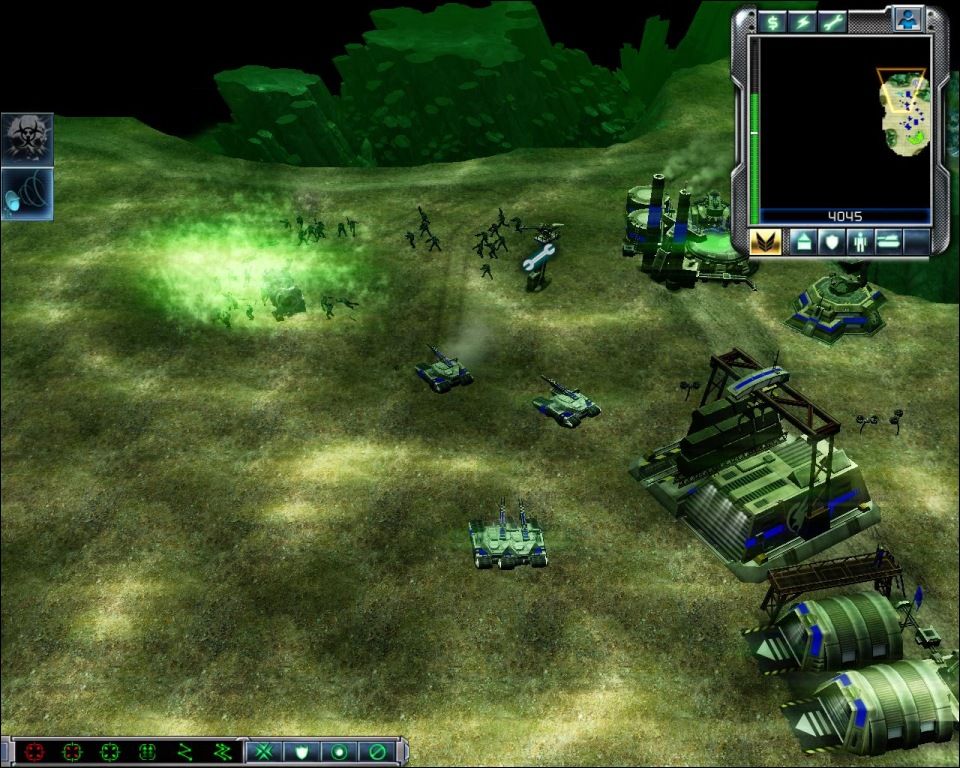Toggle sell mode with the dollar icon

coord(772,22)
